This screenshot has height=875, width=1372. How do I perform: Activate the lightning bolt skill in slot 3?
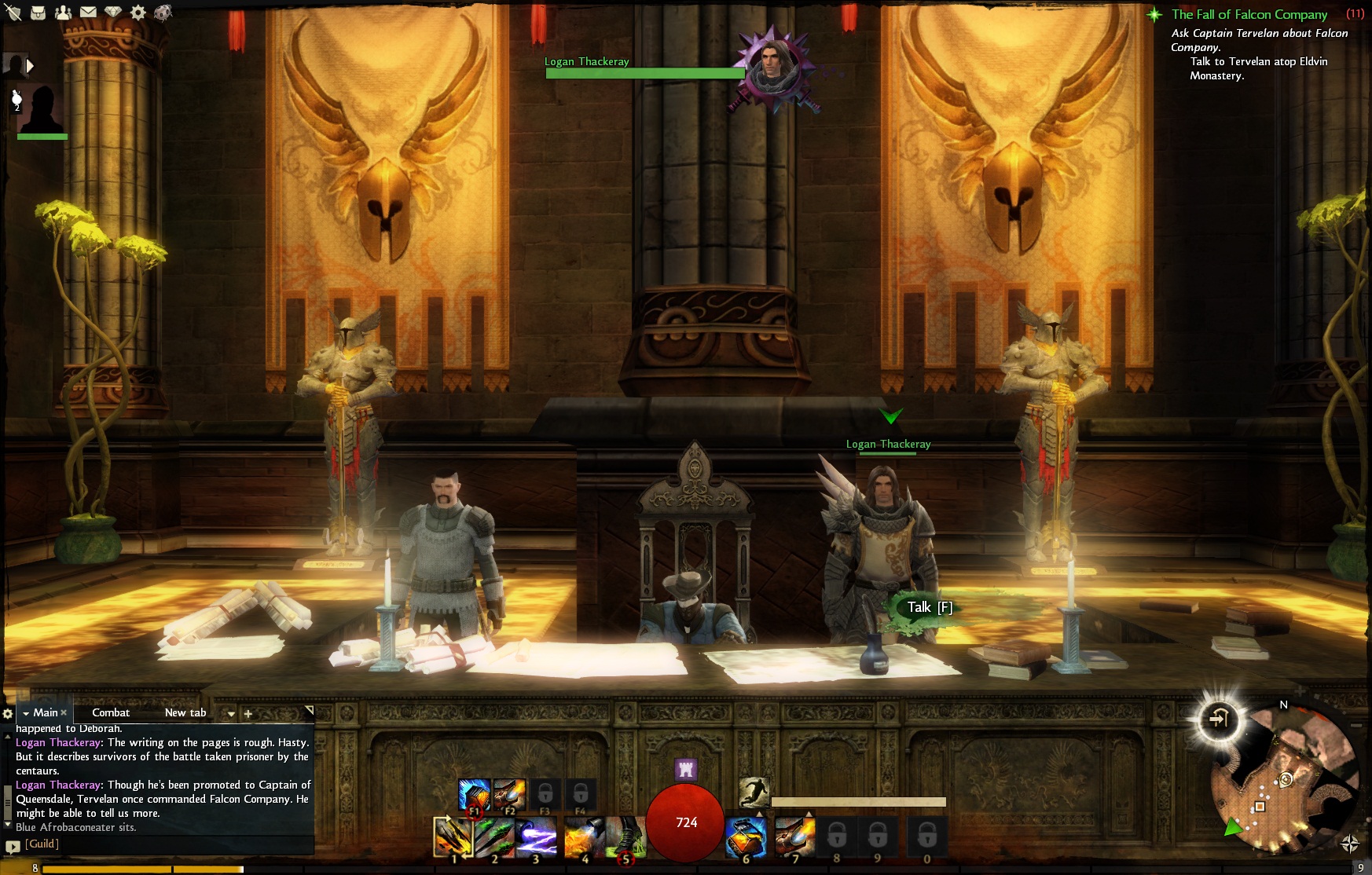[x=536, y=837]
